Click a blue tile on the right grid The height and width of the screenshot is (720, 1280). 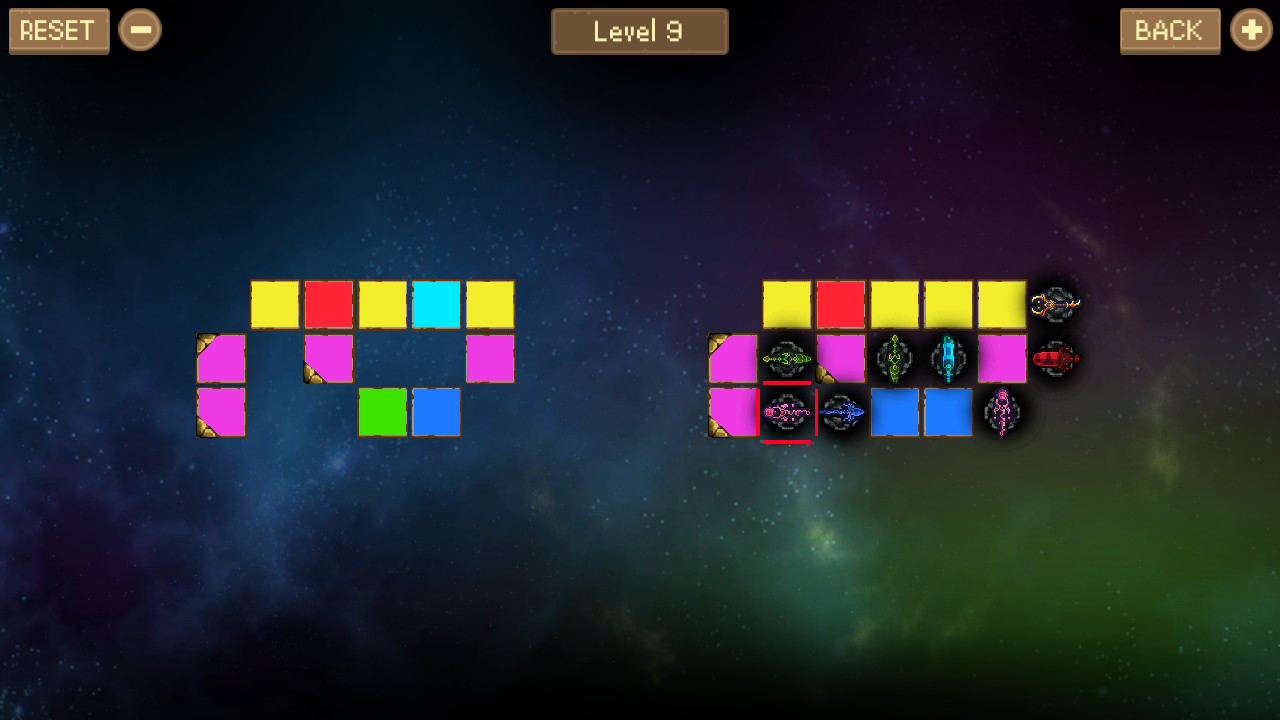click(x=895, y=412)
